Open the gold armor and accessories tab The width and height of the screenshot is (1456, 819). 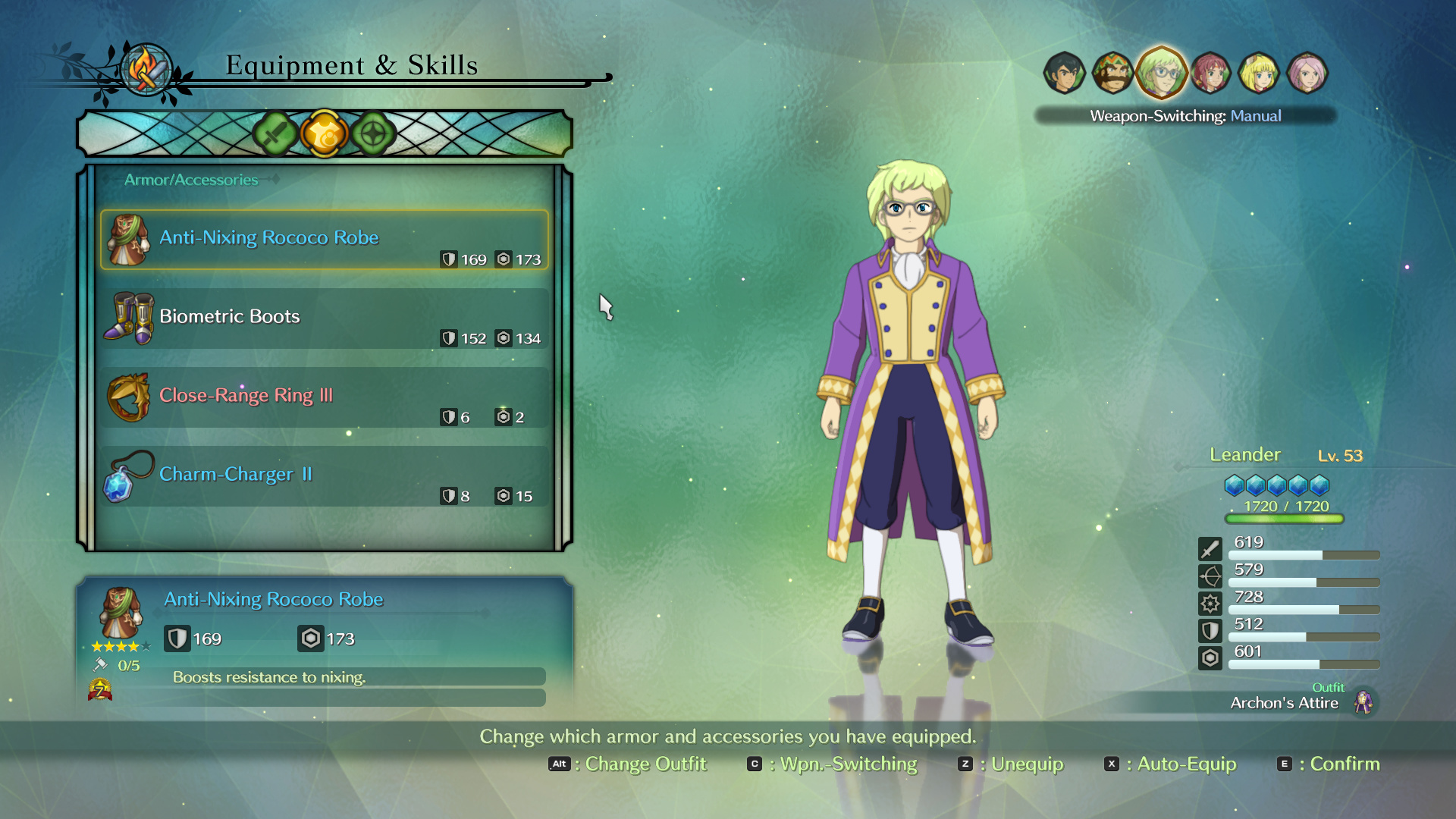tap(324, 134)
